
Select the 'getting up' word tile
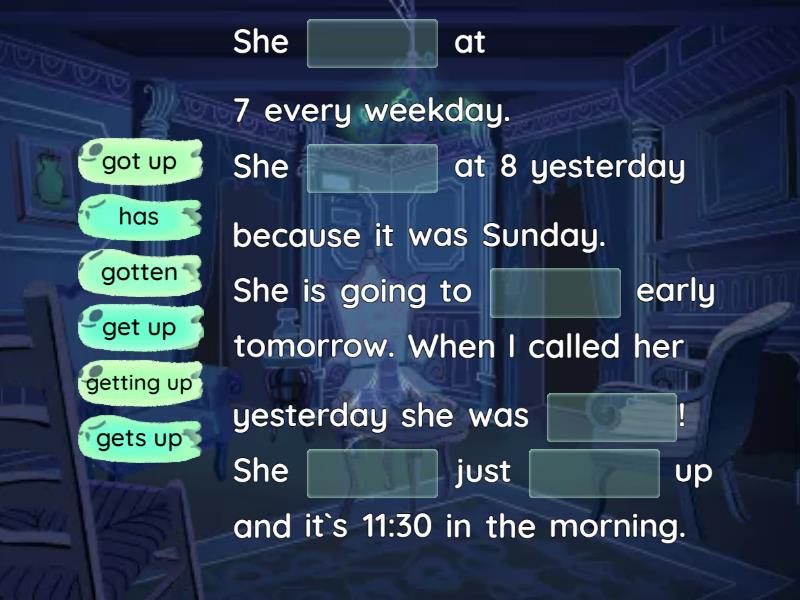139,383
